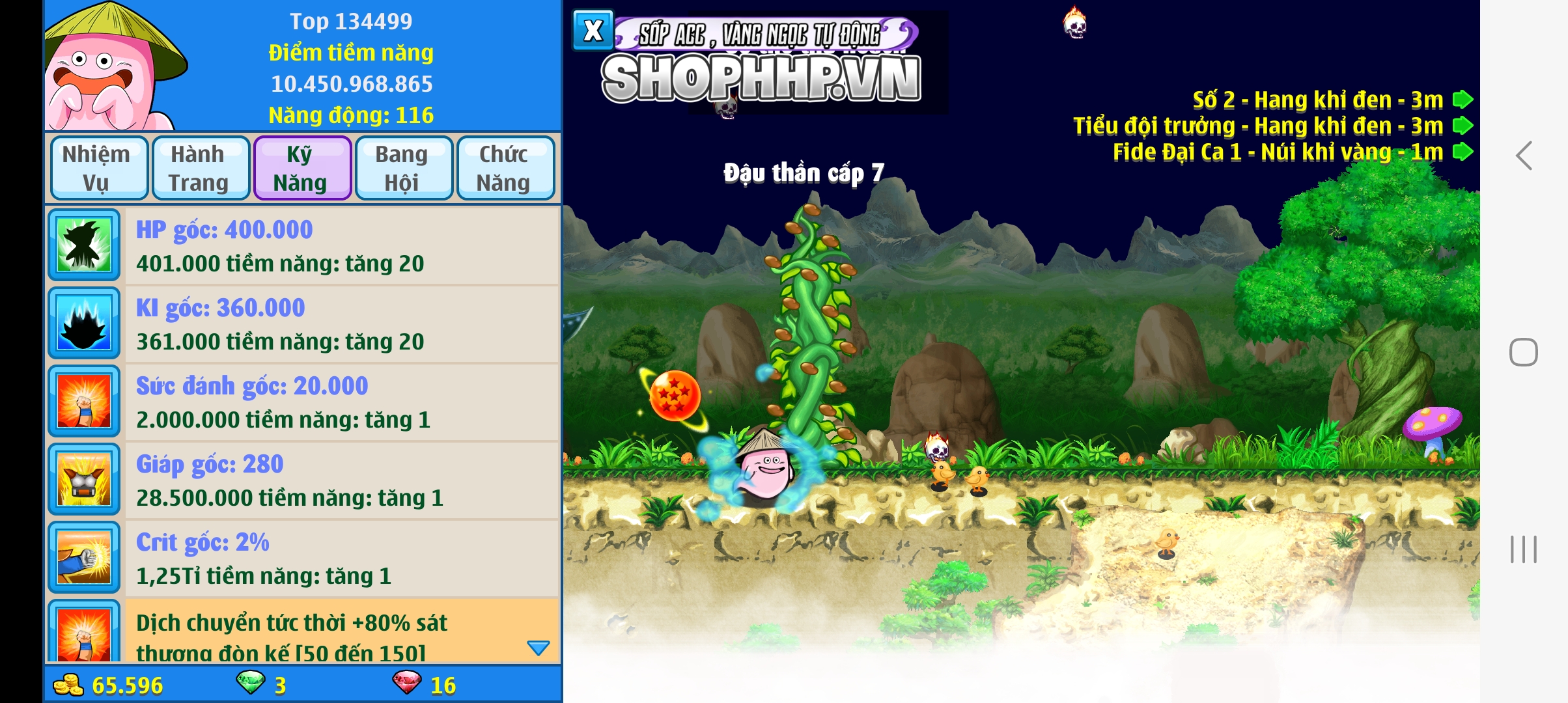Upgrade HP gốc stat row
Image resolution: width=1568 pixels, height=703 pixels.
(x=341, y=246)
